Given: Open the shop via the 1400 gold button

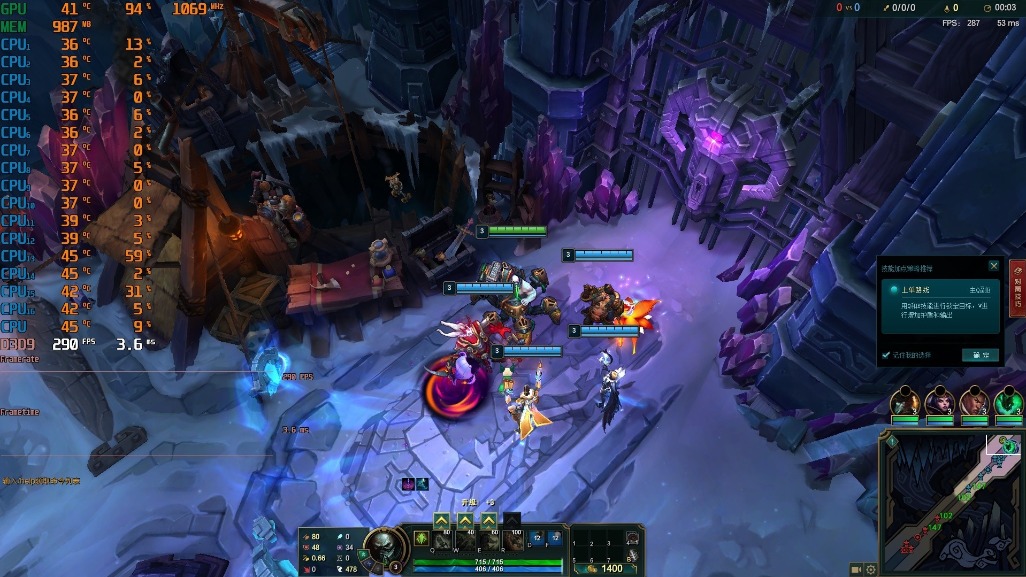Looking at the screenshot, I should tap(605, 568).
